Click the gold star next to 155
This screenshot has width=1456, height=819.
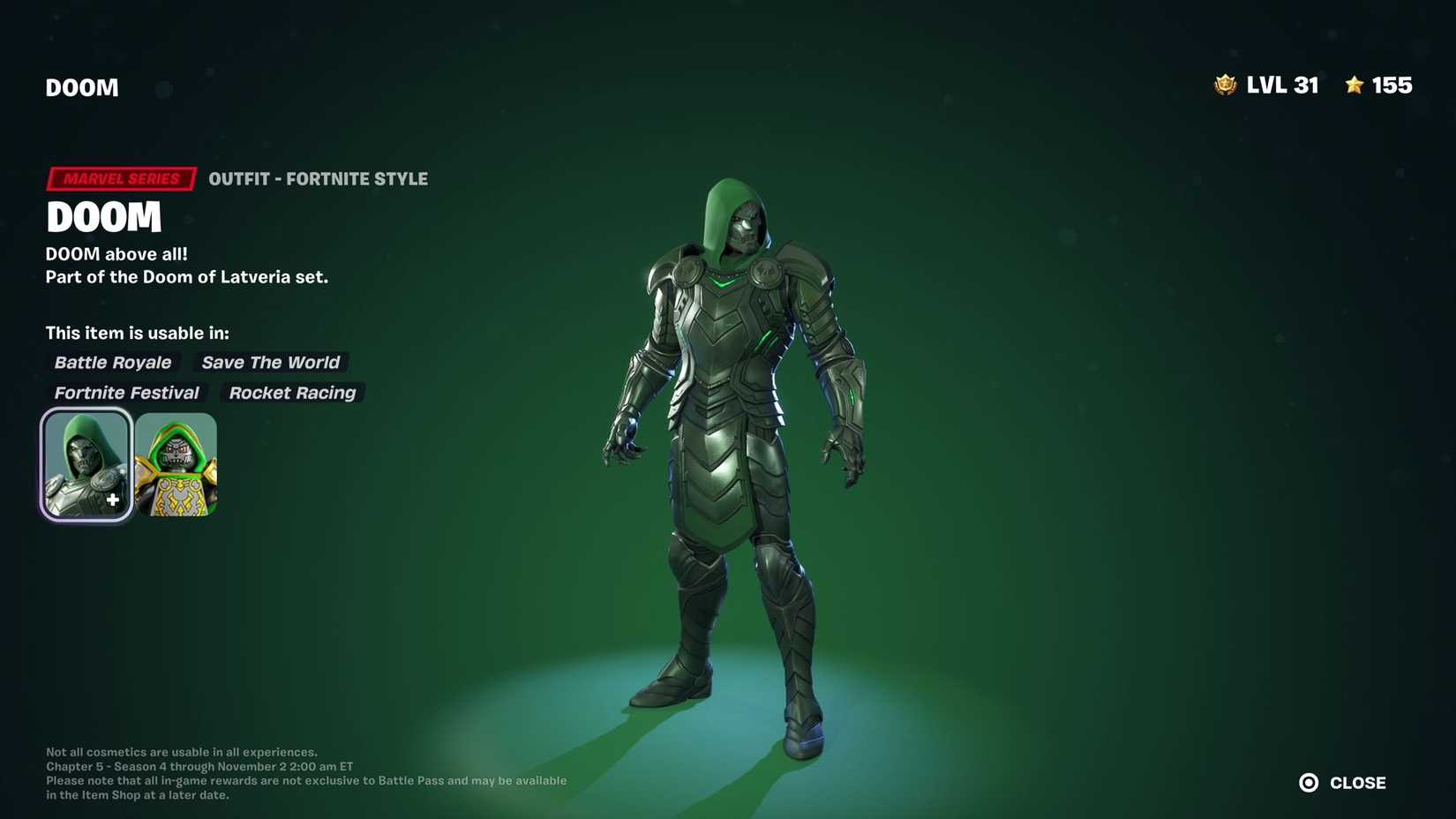tap(1353, 85)
